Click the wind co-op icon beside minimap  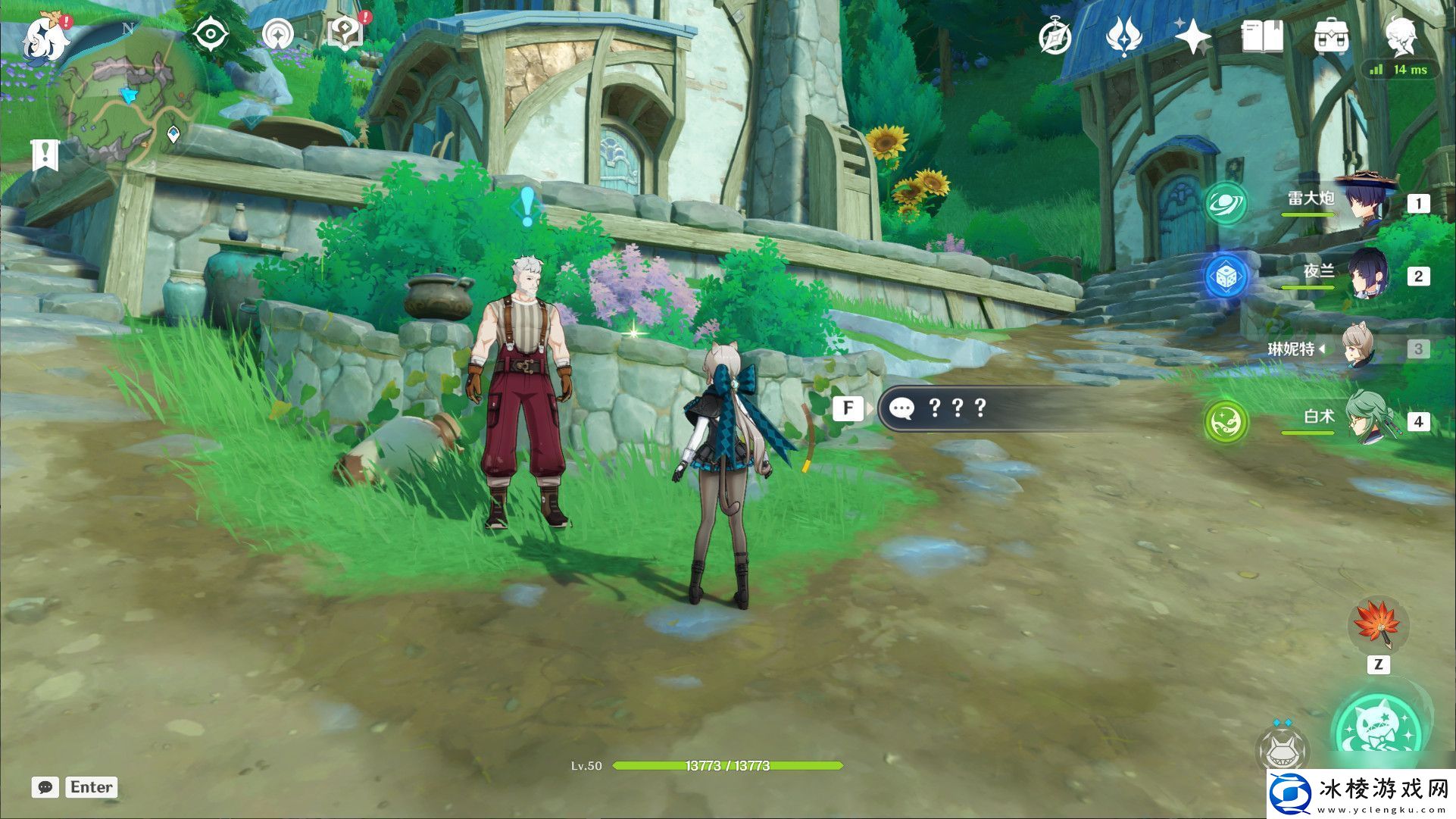pyautogui.click(x=277, y=35)
